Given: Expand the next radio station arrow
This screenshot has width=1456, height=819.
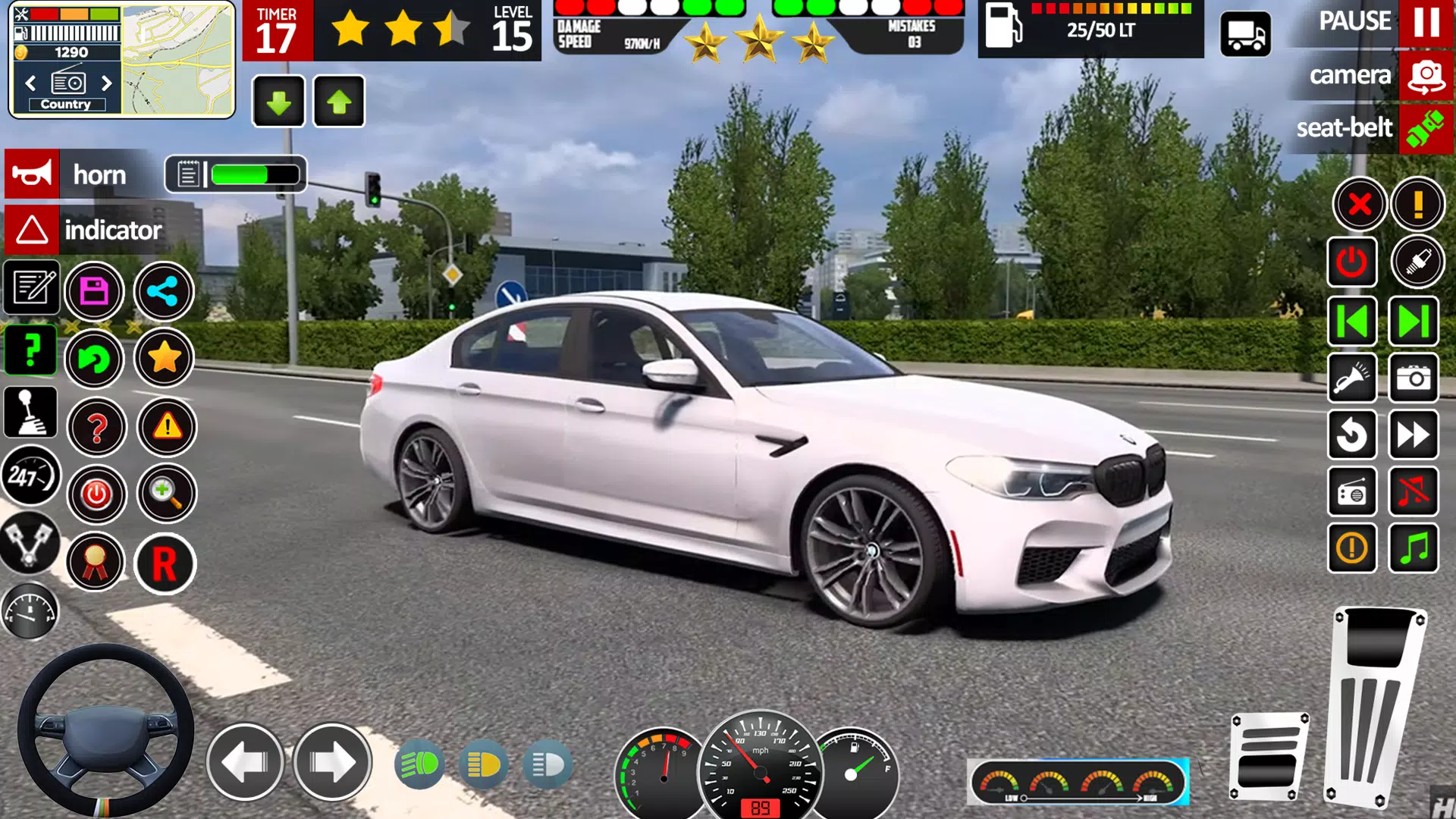Looking at the screenshot, I should tap(105, 84).
